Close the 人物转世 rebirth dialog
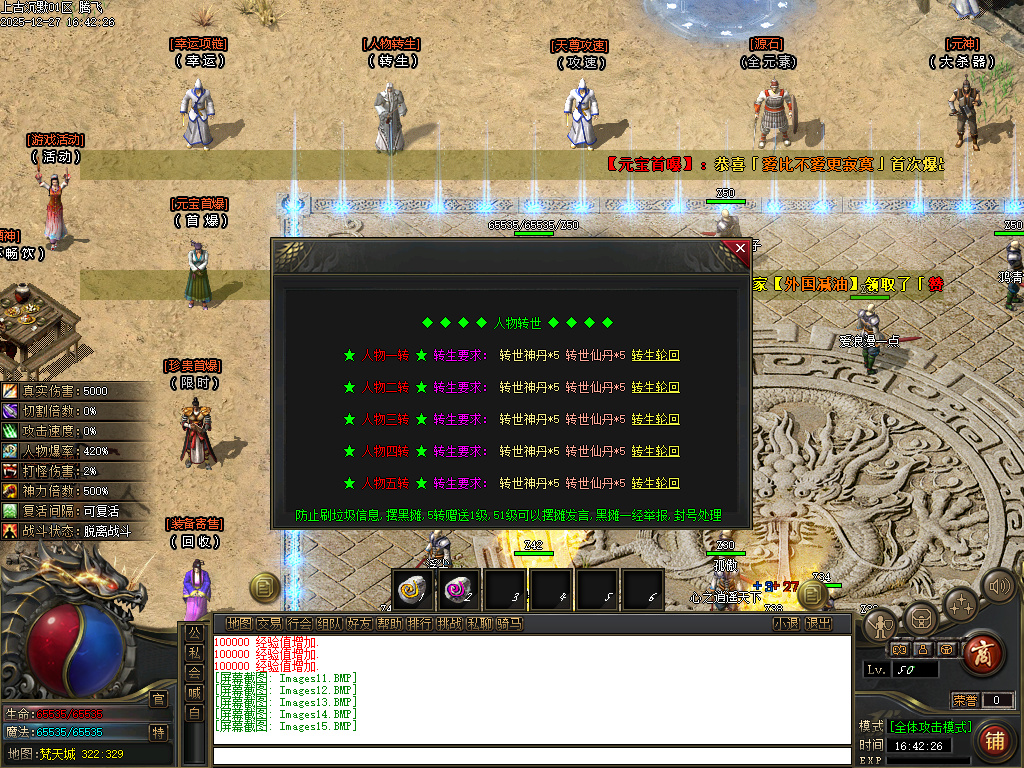This screenshot has width=1024, height=768. pos(740,248)
